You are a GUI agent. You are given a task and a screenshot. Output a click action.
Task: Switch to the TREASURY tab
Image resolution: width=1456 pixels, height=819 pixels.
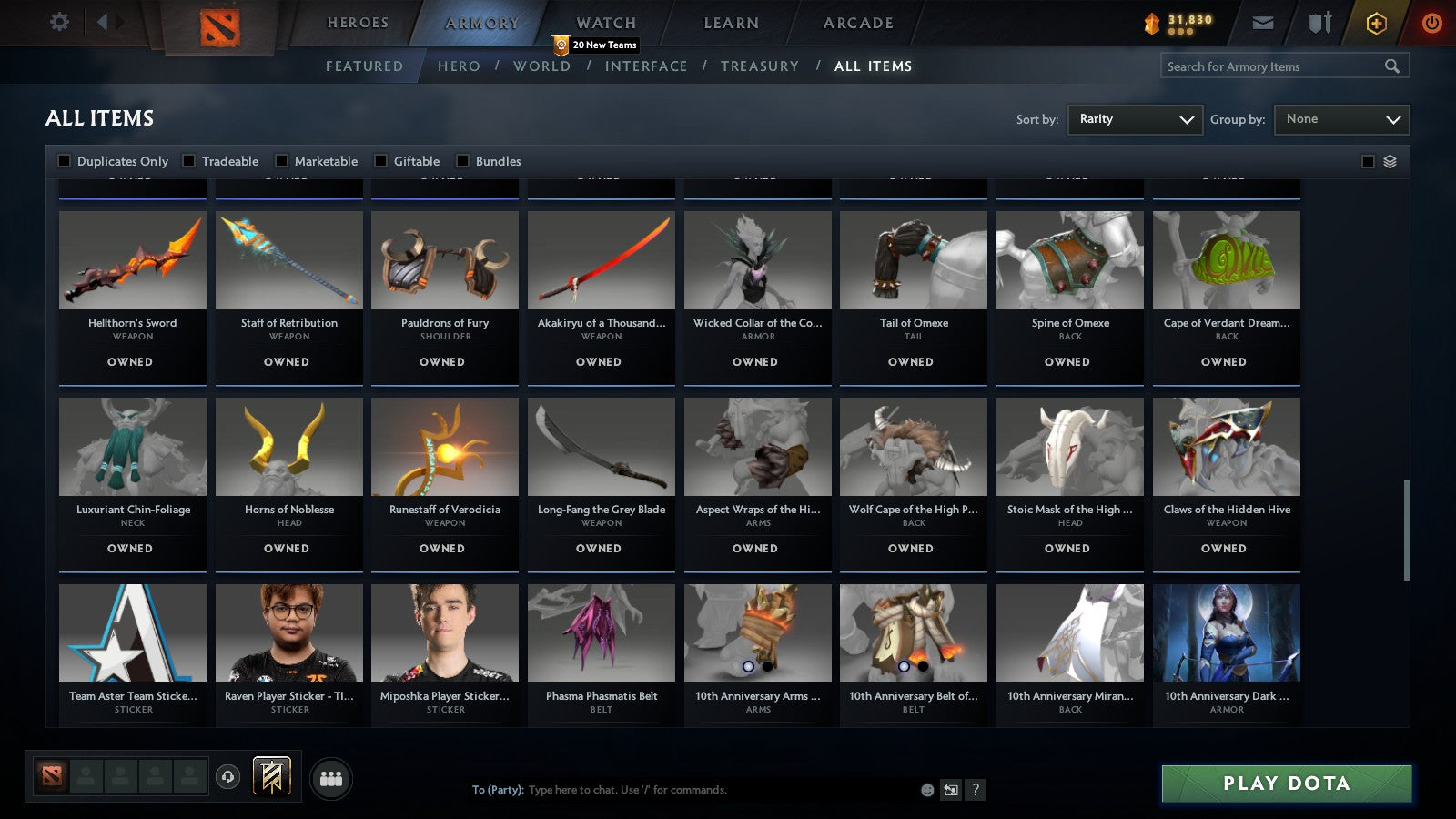click(761, 66)
